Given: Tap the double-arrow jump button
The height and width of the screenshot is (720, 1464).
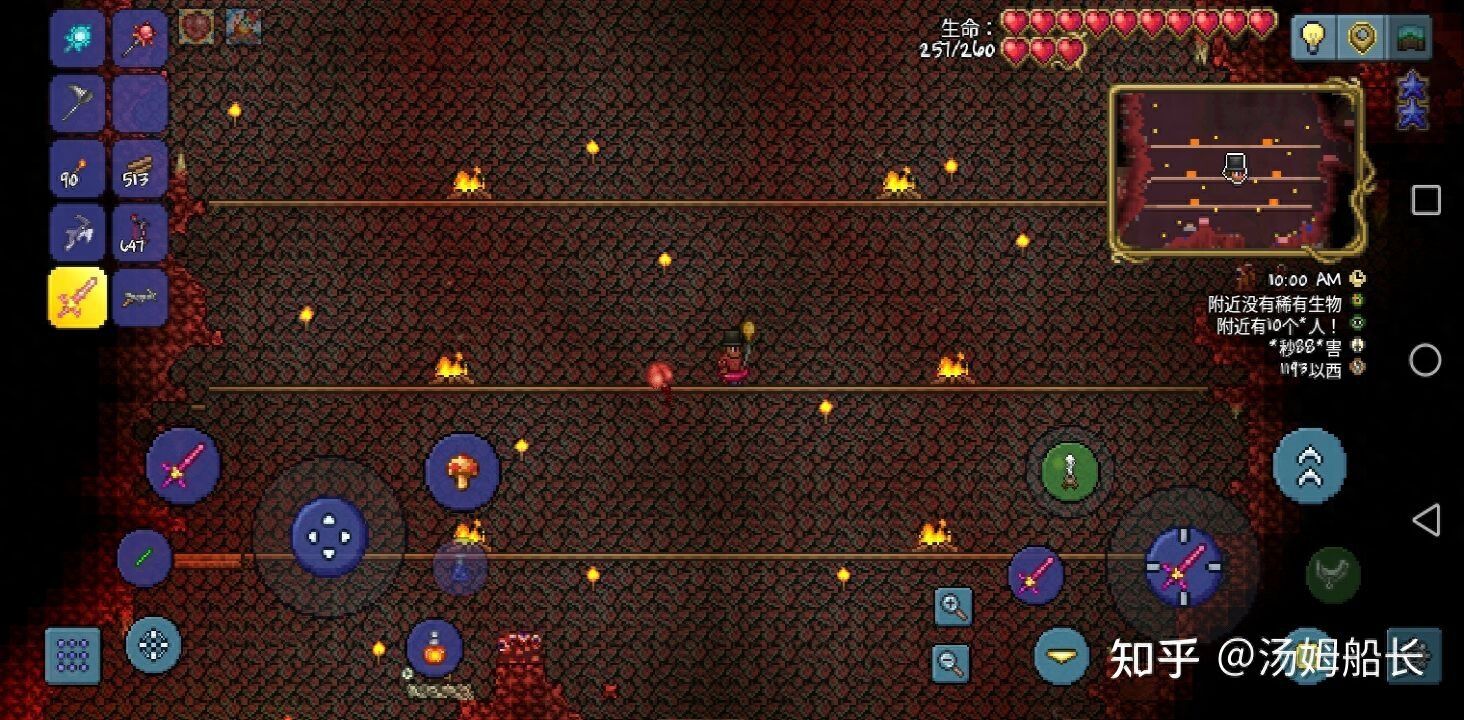Looking at the screenshot, I should 1309,466.
